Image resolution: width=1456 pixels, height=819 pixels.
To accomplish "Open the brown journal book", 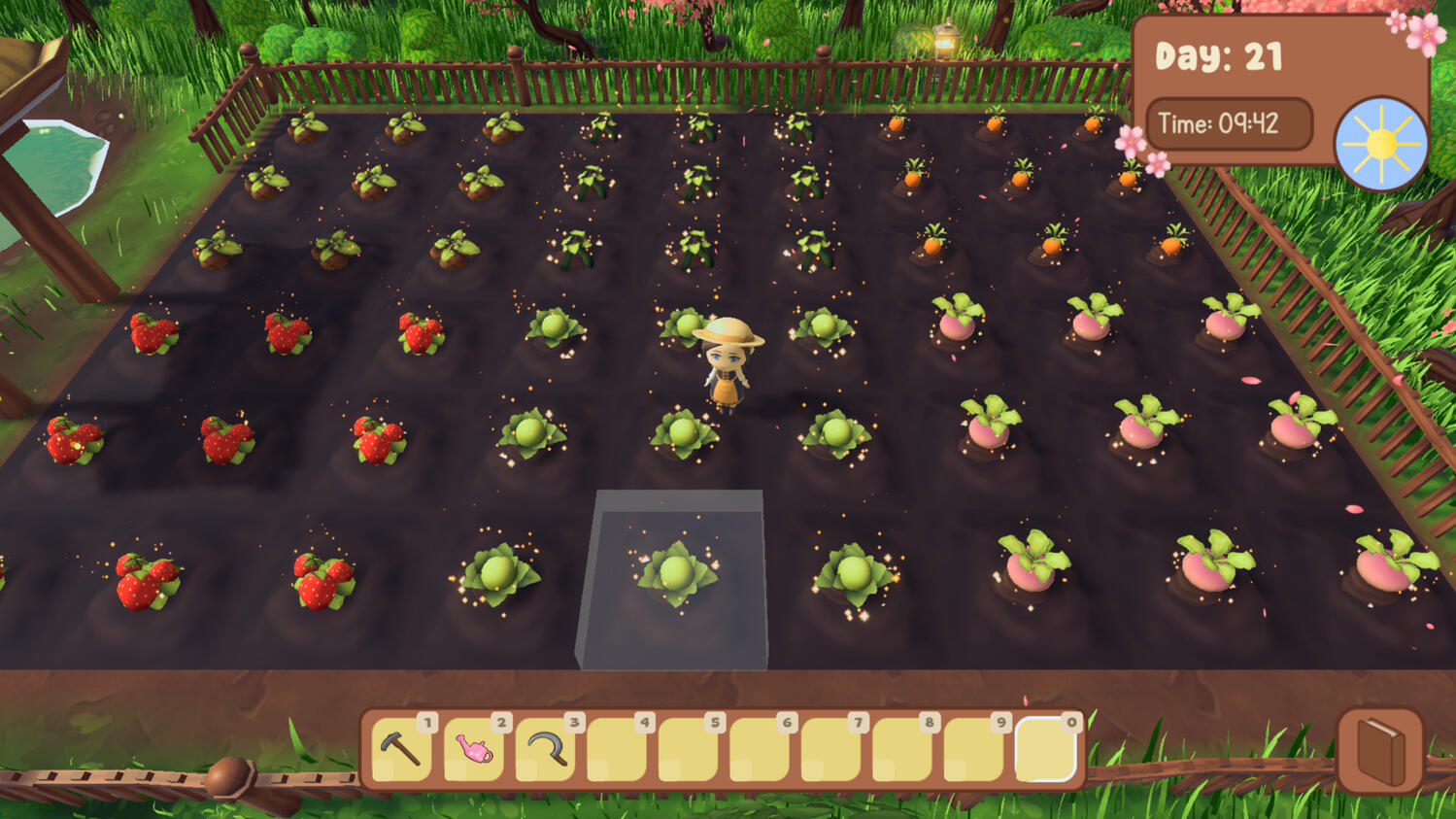I will coord(1379,750).
